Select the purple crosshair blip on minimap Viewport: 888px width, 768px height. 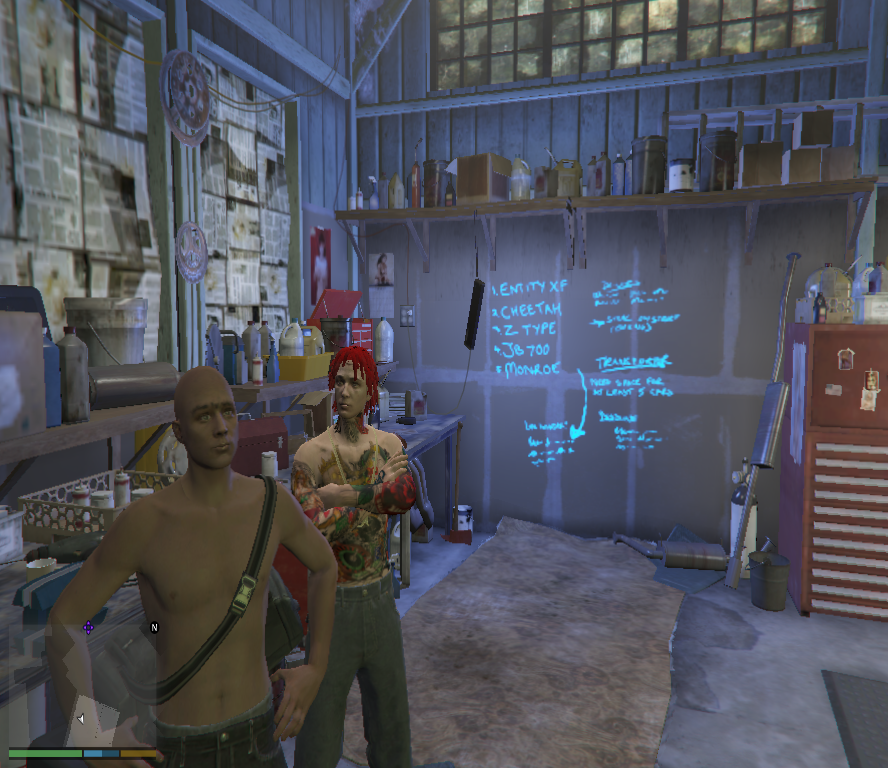click(x=88, y=627)
